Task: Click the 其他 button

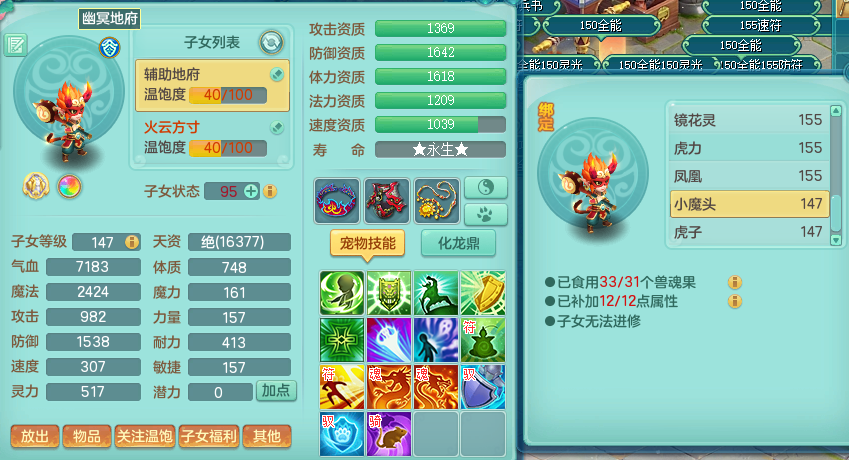Action: pyautogui.click(x=267, y=437)
